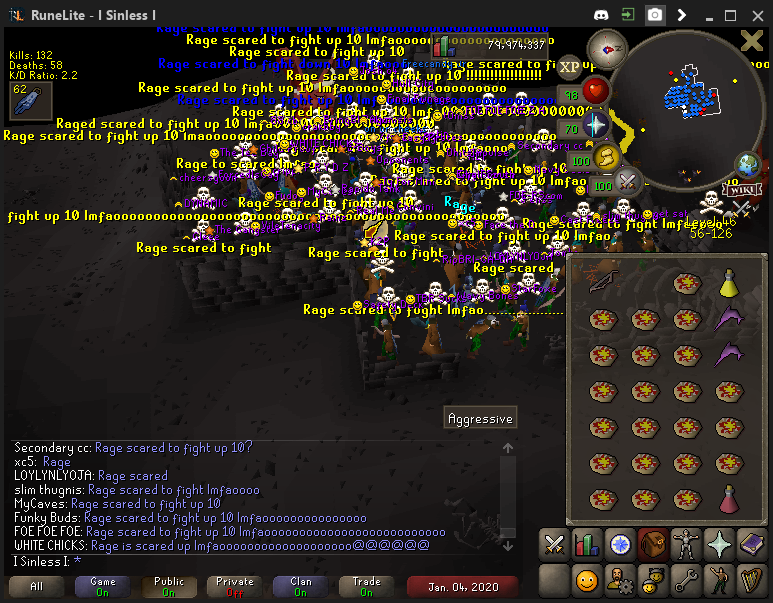Open the wrench Settings tab
The width and height of the screenshot is (773, 603).
click(686, 579)
